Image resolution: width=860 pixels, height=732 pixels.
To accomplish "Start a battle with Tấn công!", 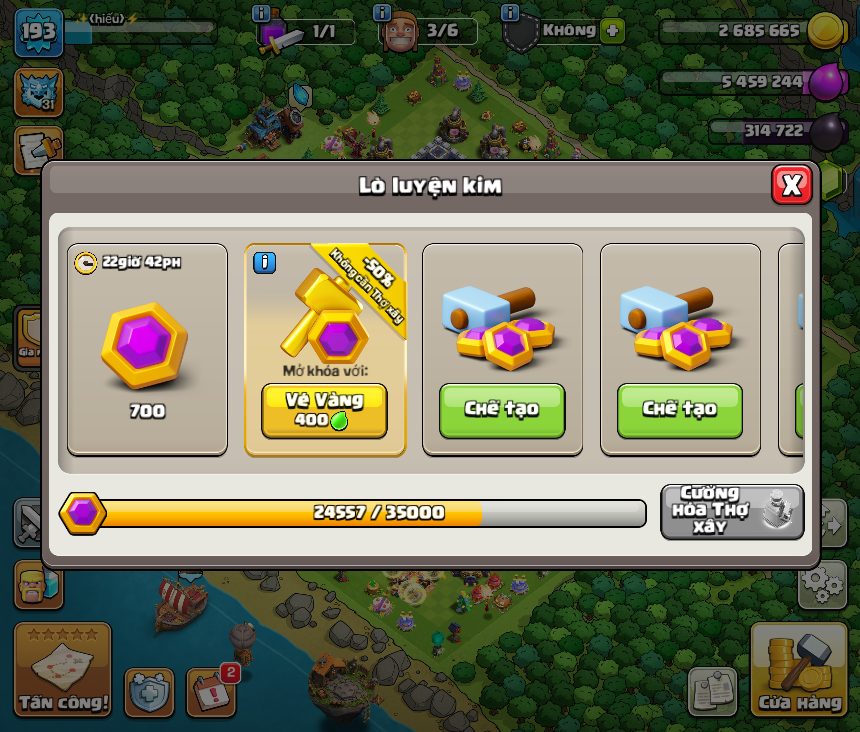I will tap(62, 669).
